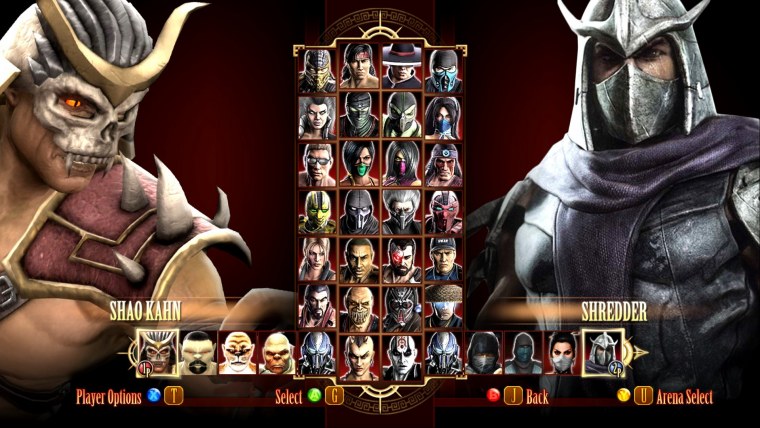Select Kitana with the blue mask

click(x=443, y=117)
